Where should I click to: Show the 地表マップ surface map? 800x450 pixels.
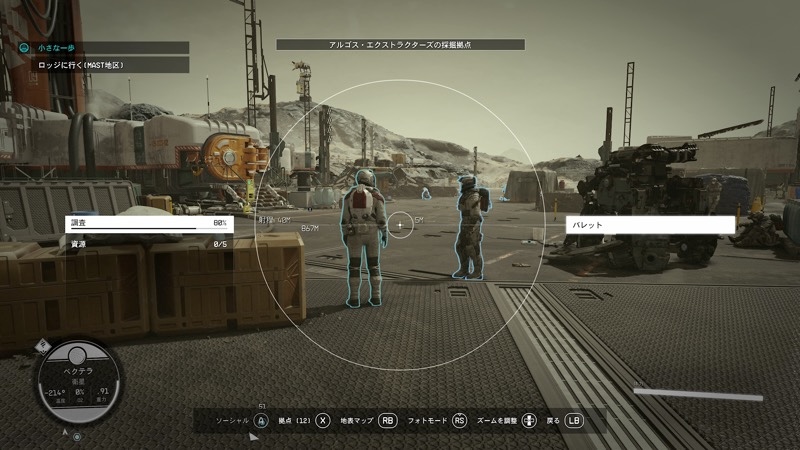click(x=369, y=421)
